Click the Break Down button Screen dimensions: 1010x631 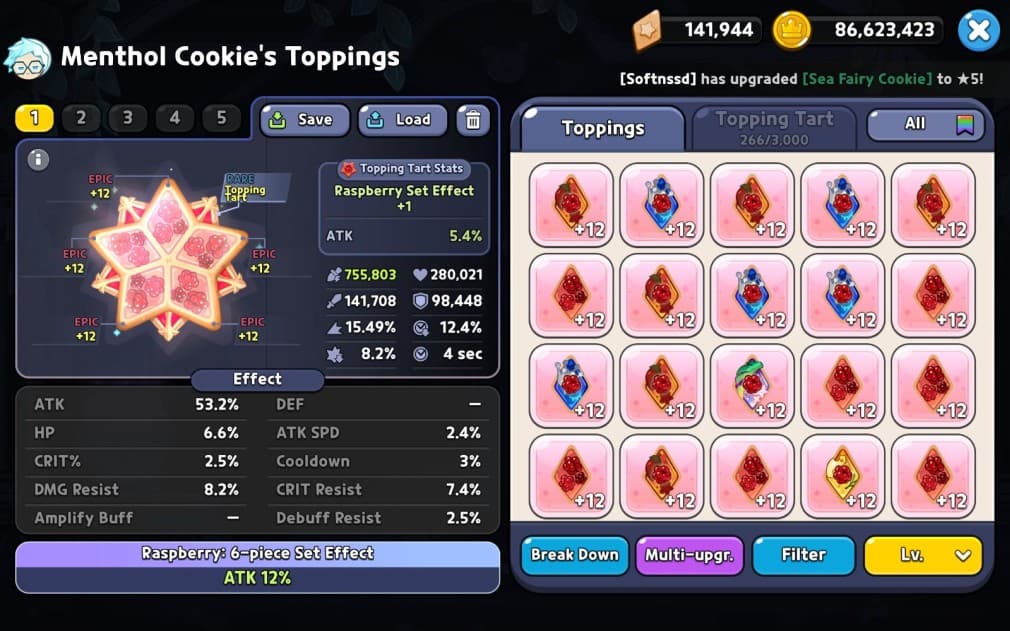pos(574,555)
